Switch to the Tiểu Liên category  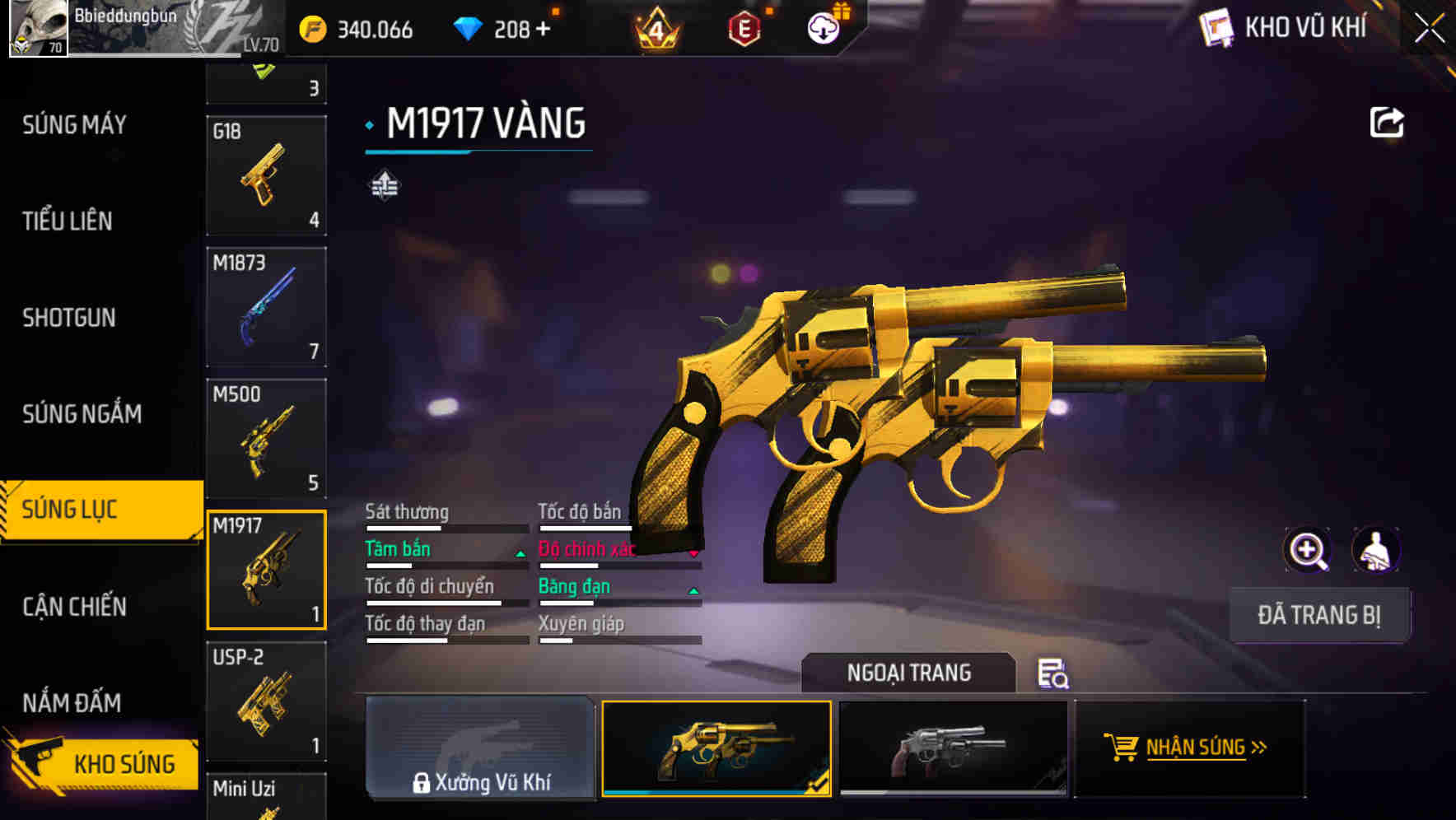pos(68,221)
